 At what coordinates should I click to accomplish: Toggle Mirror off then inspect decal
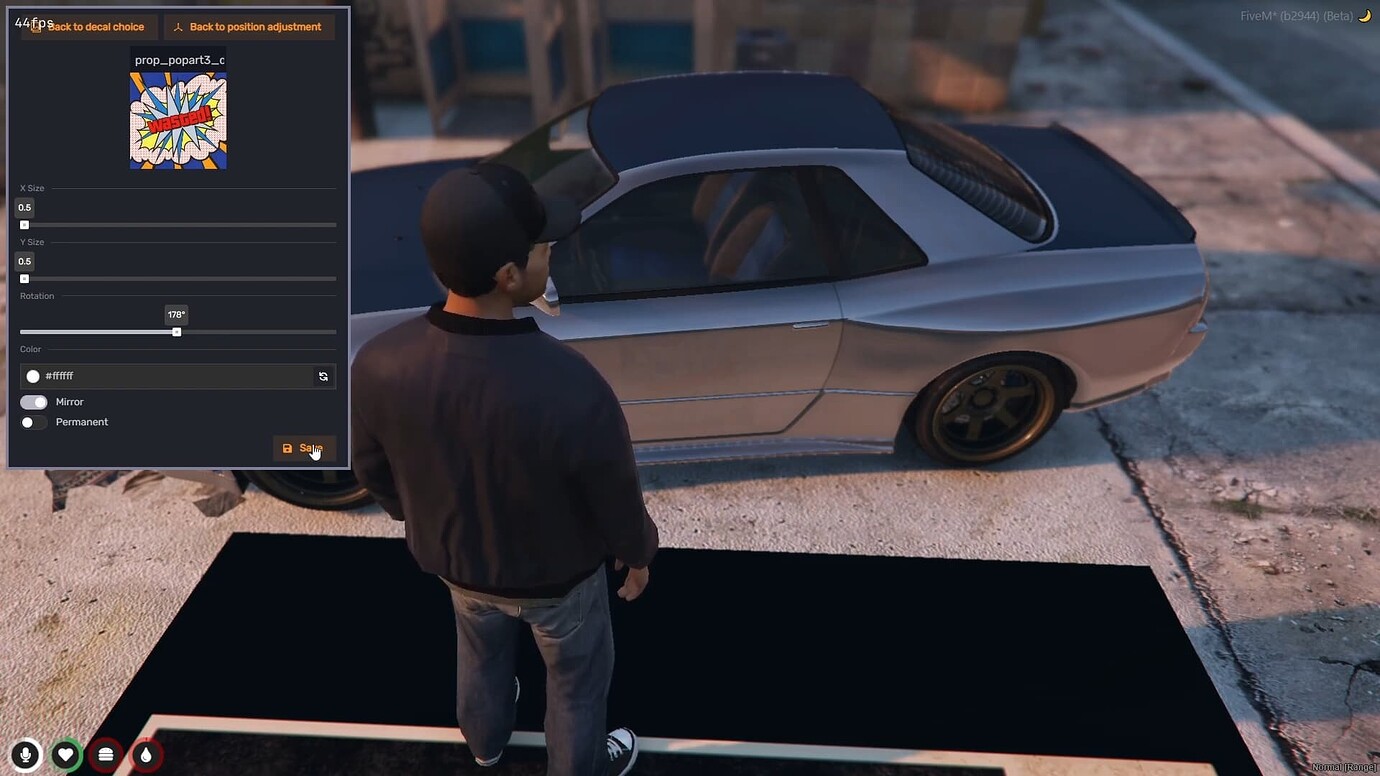(33, 401)
